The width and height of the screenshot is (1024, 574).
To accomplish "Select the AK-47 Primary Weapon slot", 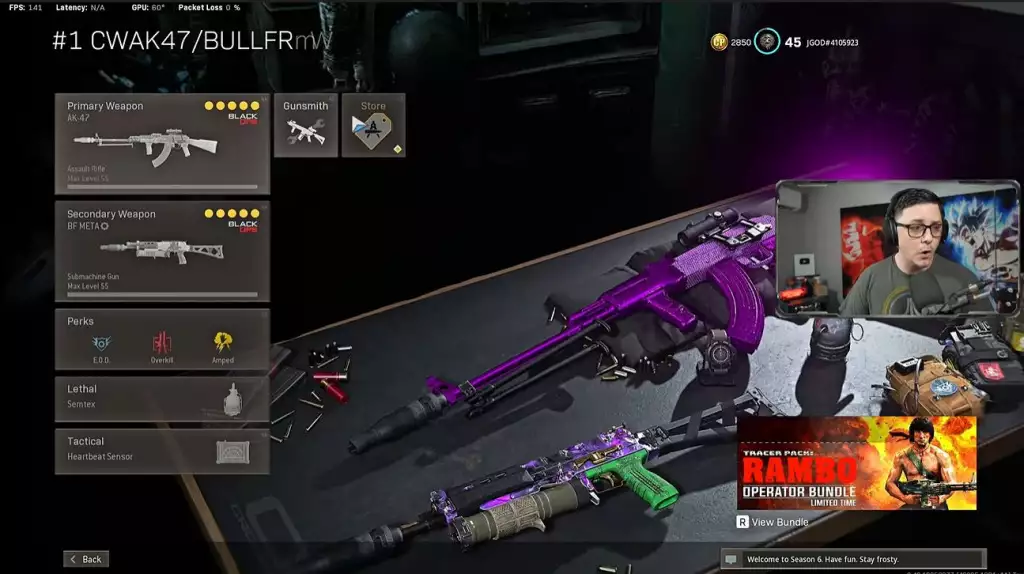I will [x=162, y=144].
